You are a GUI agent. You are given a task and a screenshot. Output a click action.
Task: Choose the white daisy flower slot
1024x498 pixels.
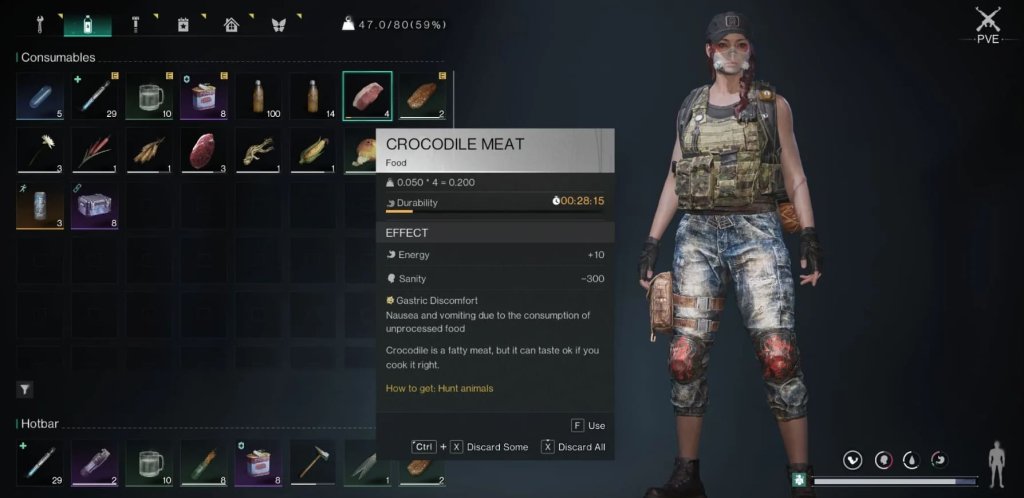point(40,150)
